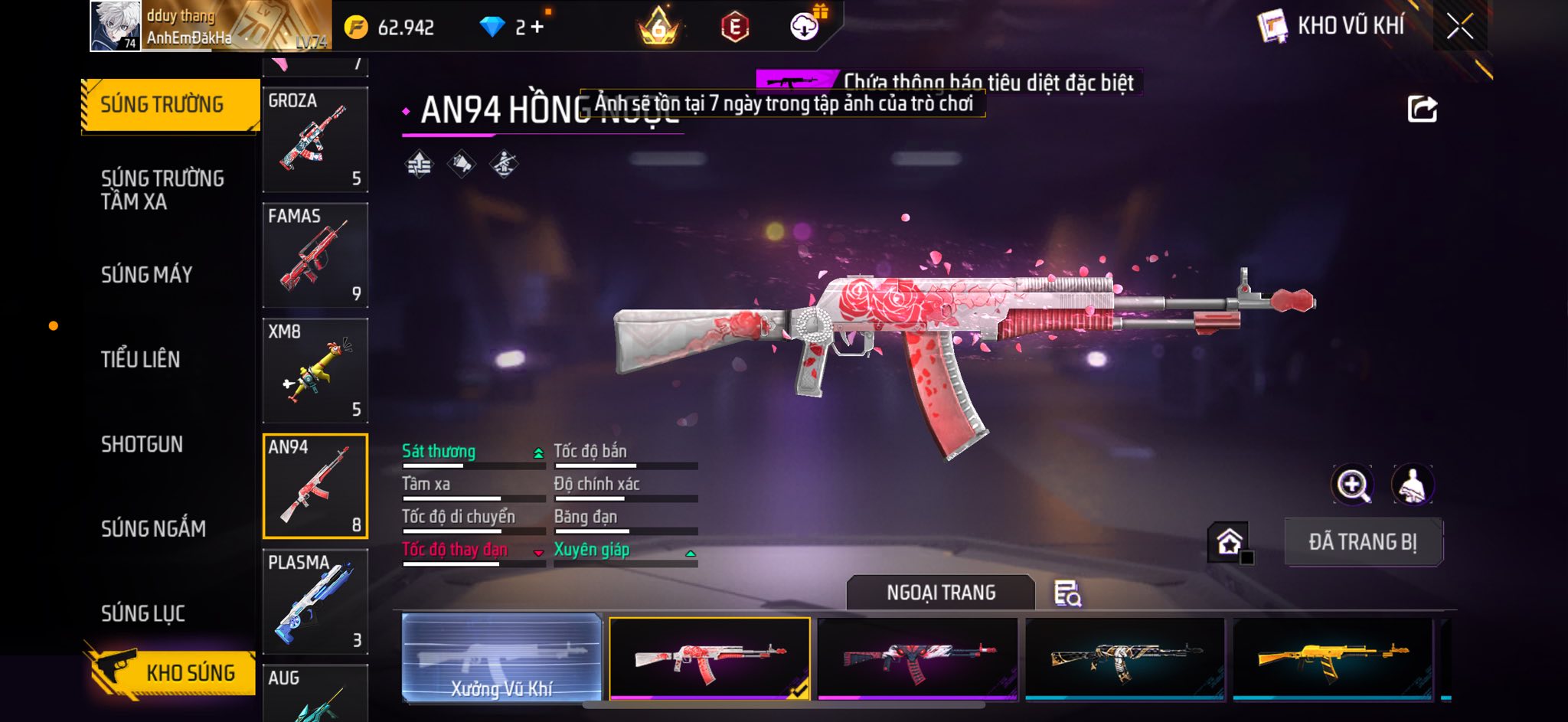Select the golden AN94 skin thumbnail
1568x722 pixels.
pyautogui.click(x=1332, y=658)
